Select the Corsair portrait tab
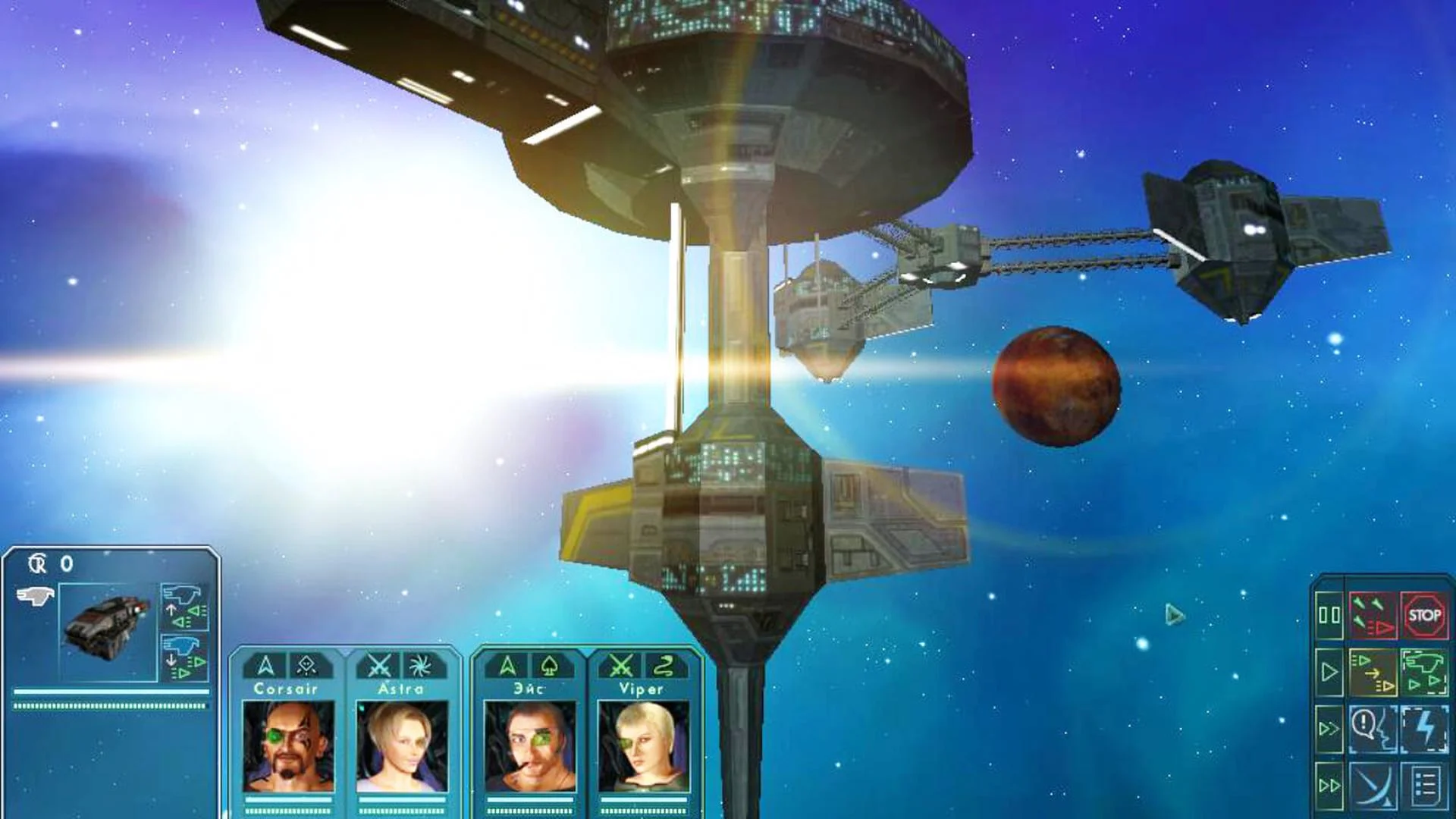The width and height of the screenshot is (1456, 819). (290, 689)
